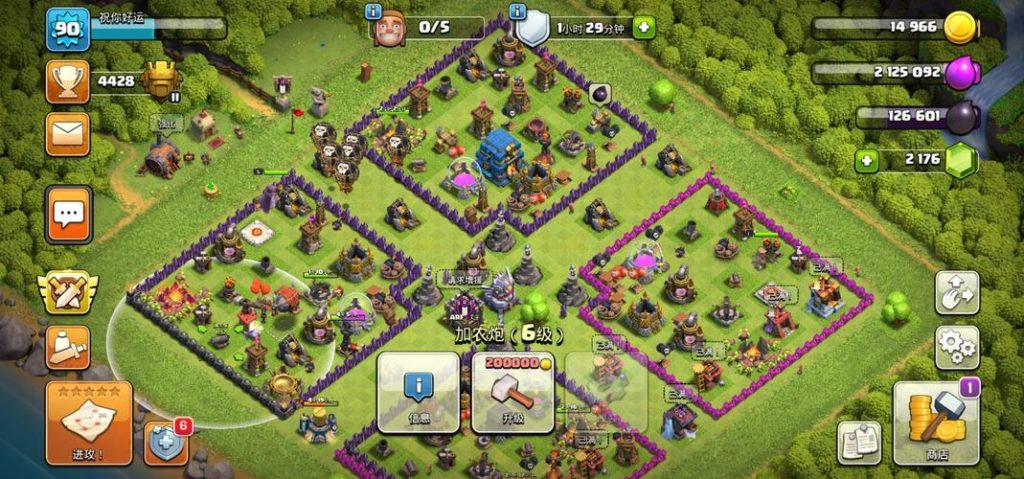
Task: Open the settings gears button
Action: point(957,347)
